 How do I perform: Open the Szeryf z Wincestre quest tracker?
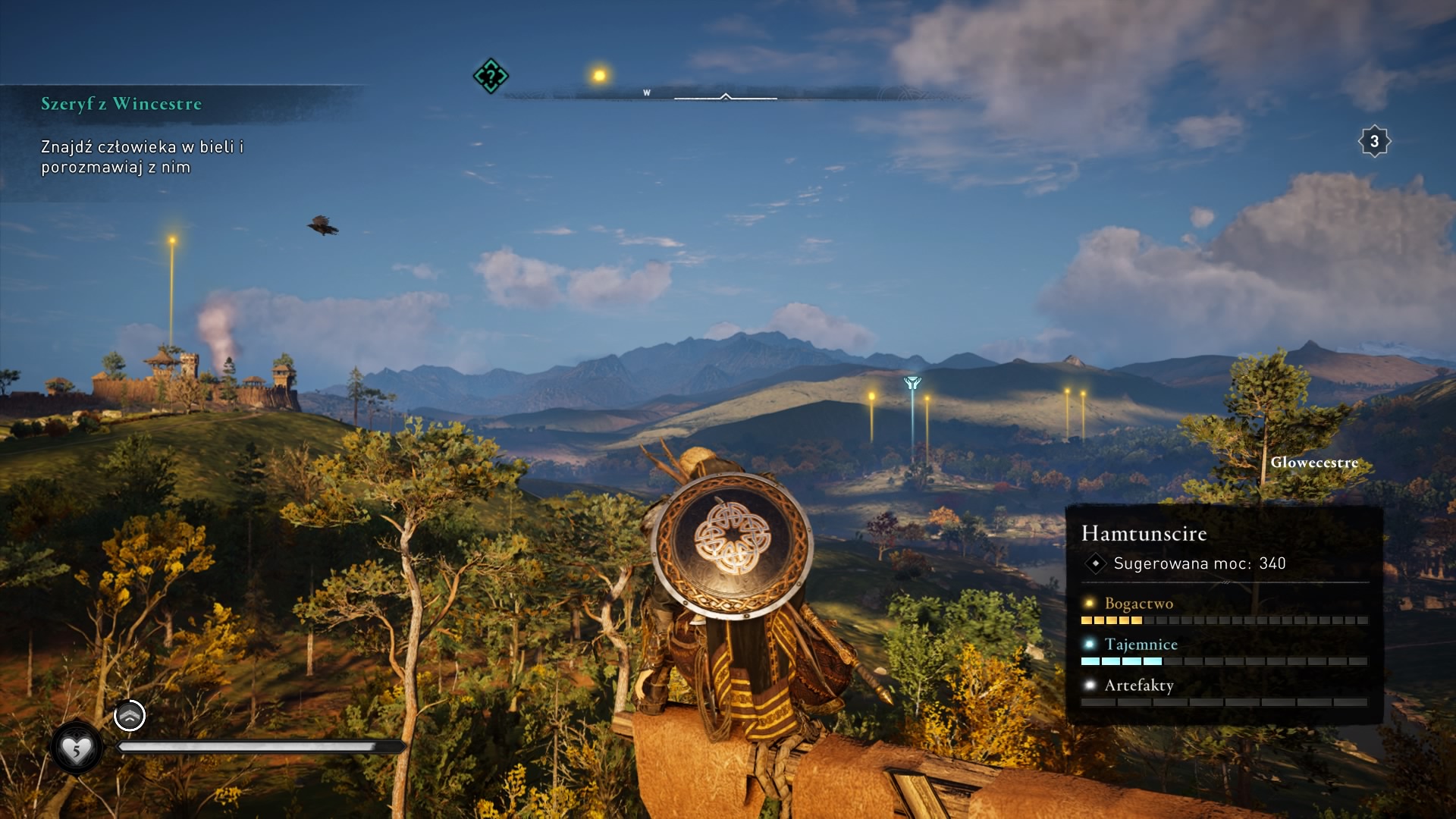[x=121, y=104]
